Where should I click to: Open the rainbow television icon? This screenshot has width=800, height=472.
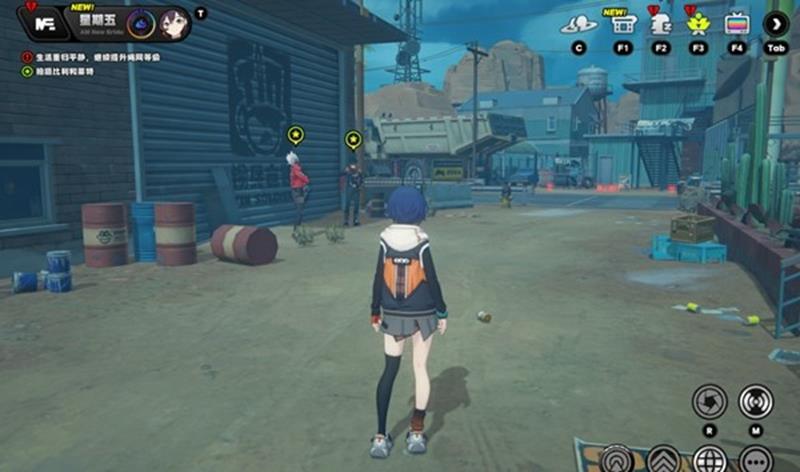[737, 24]
